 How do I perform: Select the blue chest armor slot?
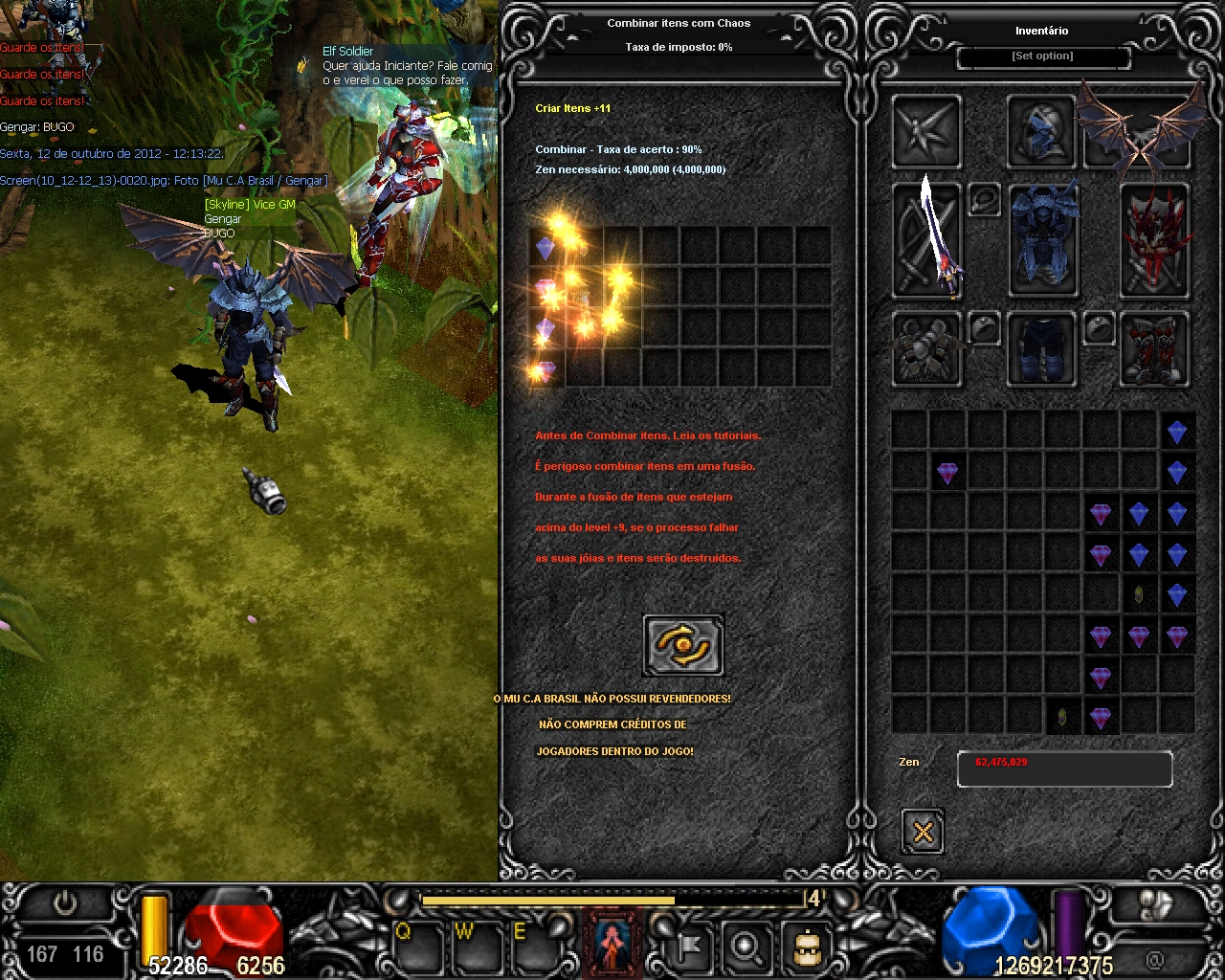click(1043, 240)
